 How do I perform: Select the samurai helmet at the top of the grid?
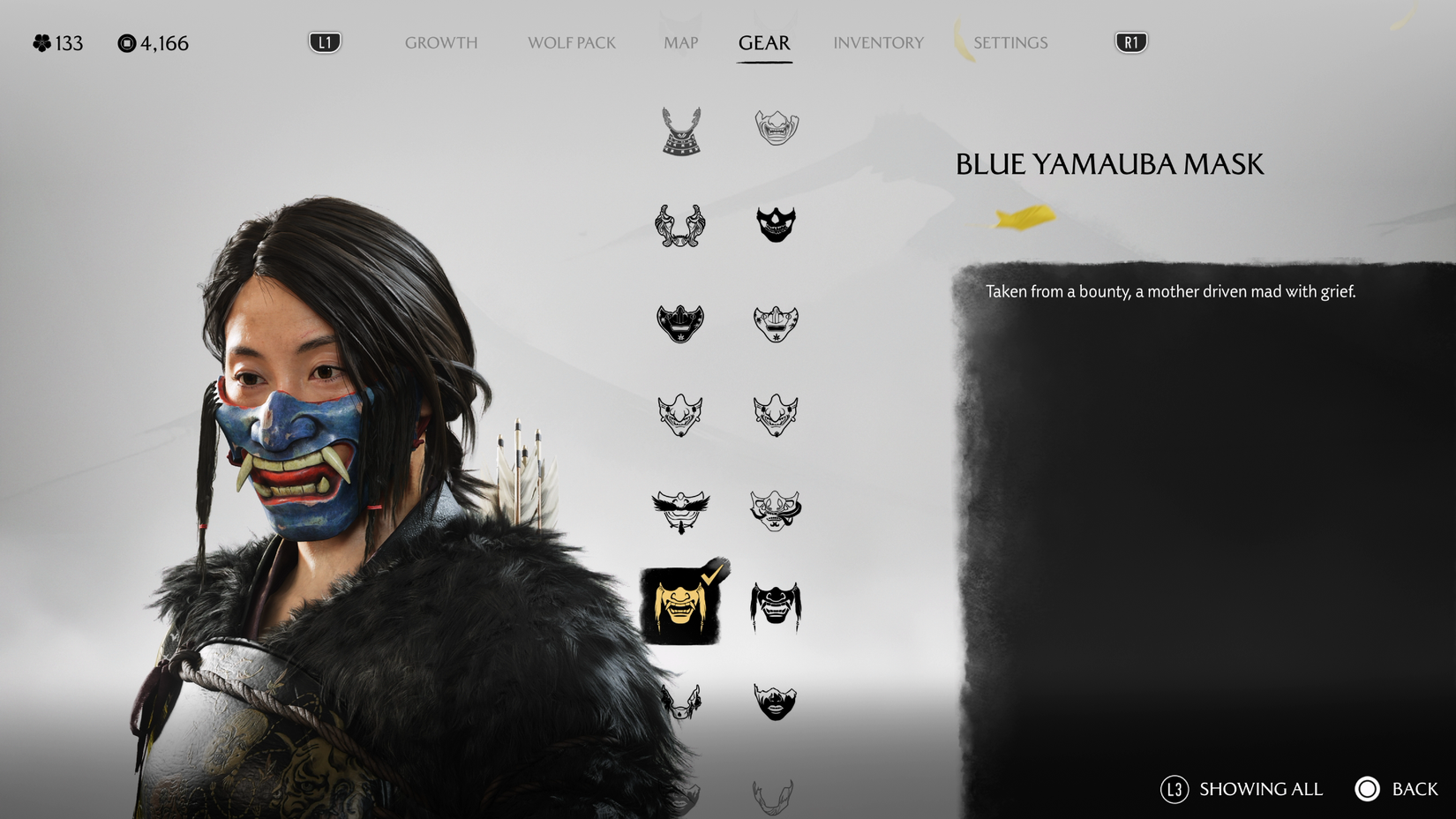point(680,131)
